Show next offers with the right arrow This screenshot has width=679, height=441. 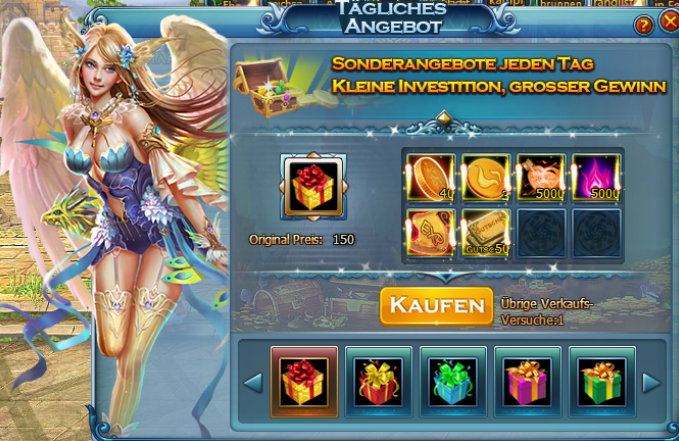point(651,382)
